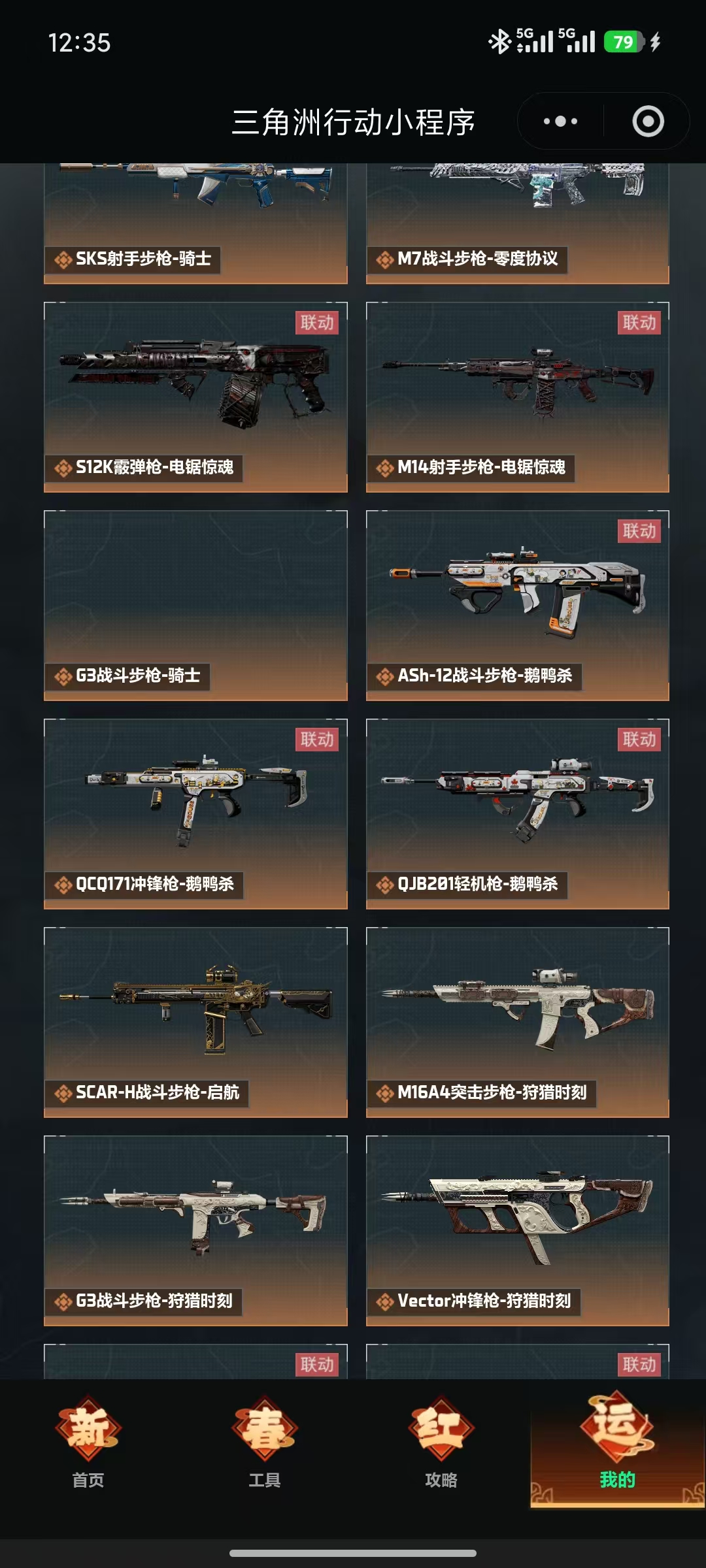Open the M7战斗步枪-零度协议 skin card

click(517, 222)
